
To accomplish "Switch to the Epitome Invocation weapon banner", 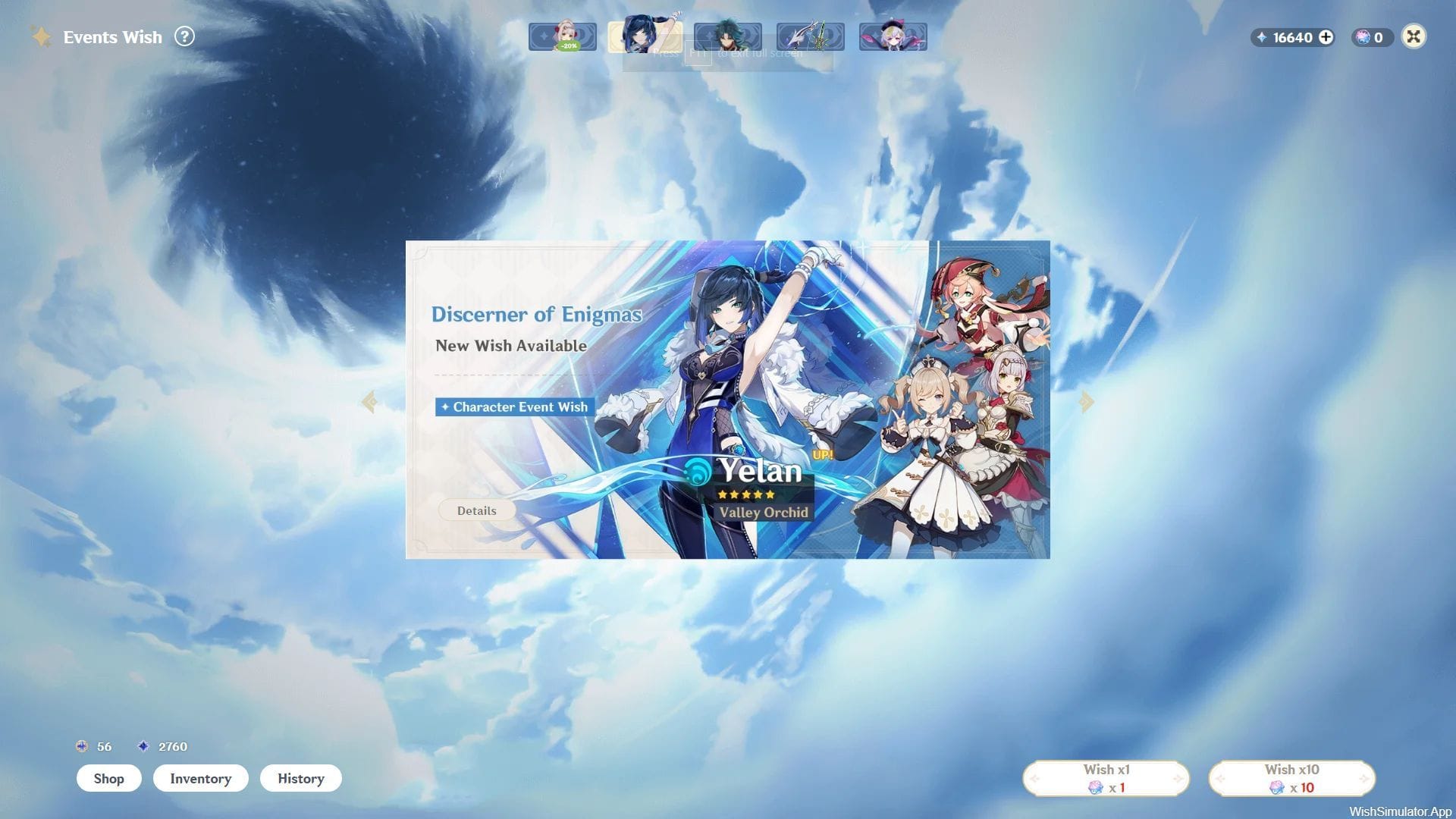I will (809, 36).
